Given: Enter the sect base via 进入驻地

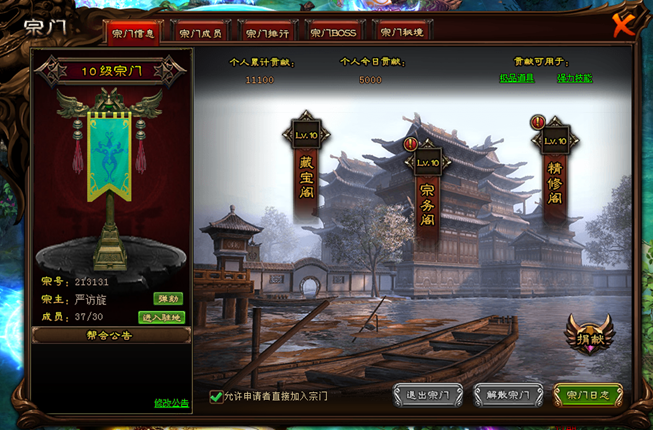Looking at the screenshot, I should coord(161,317).
